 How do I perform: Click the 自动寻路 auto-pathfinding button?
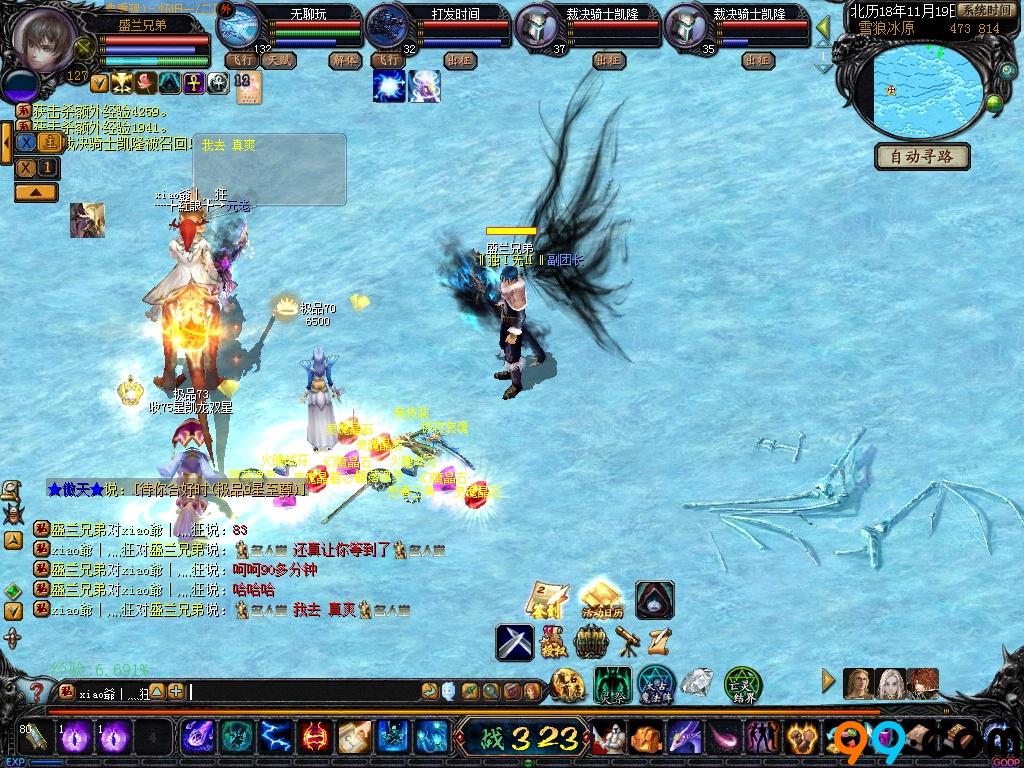(x=922, y=157)
